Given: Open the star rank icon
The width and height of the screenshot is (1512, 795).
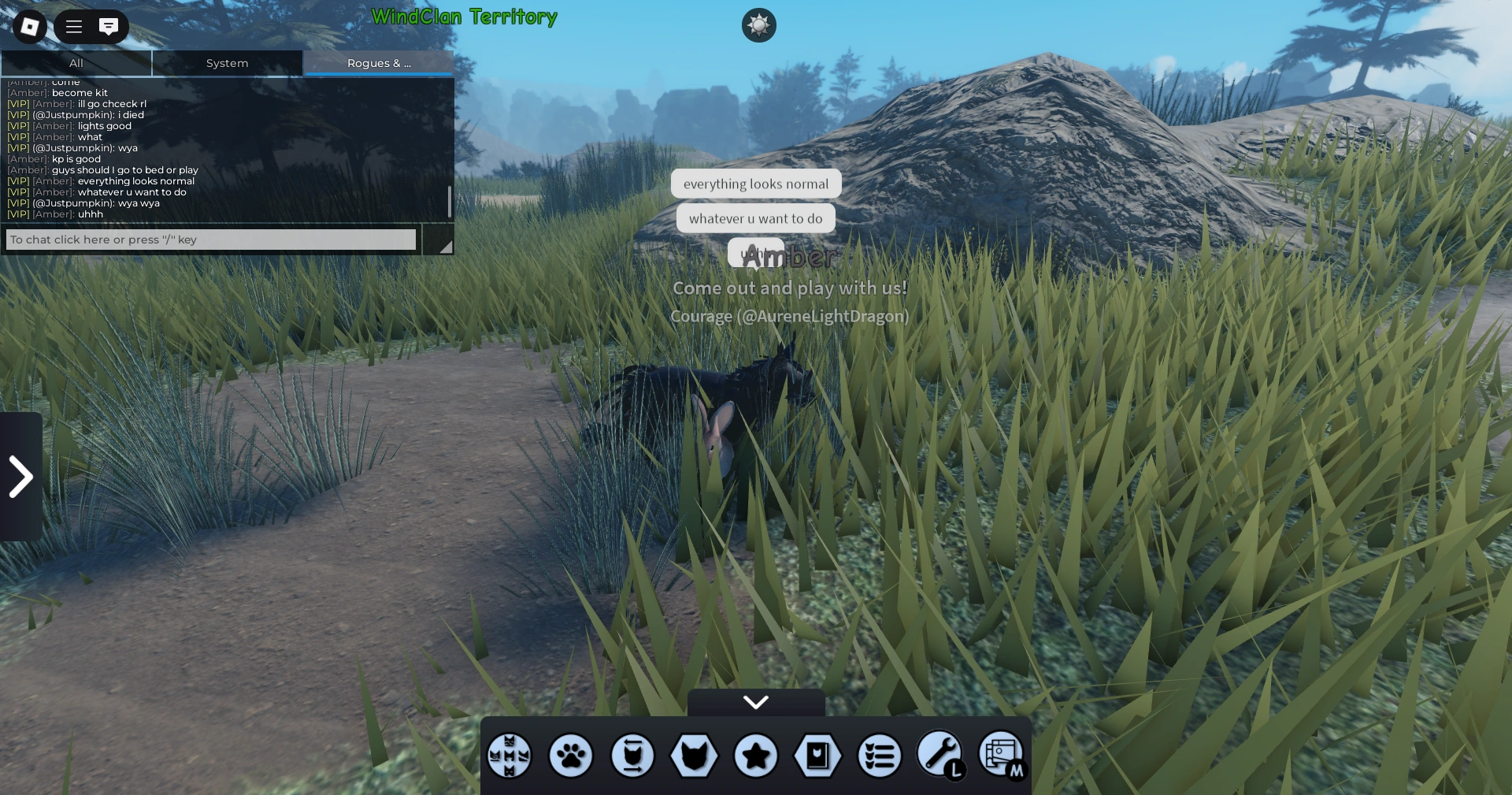Looking at the screenshot, I should [756, 756].
